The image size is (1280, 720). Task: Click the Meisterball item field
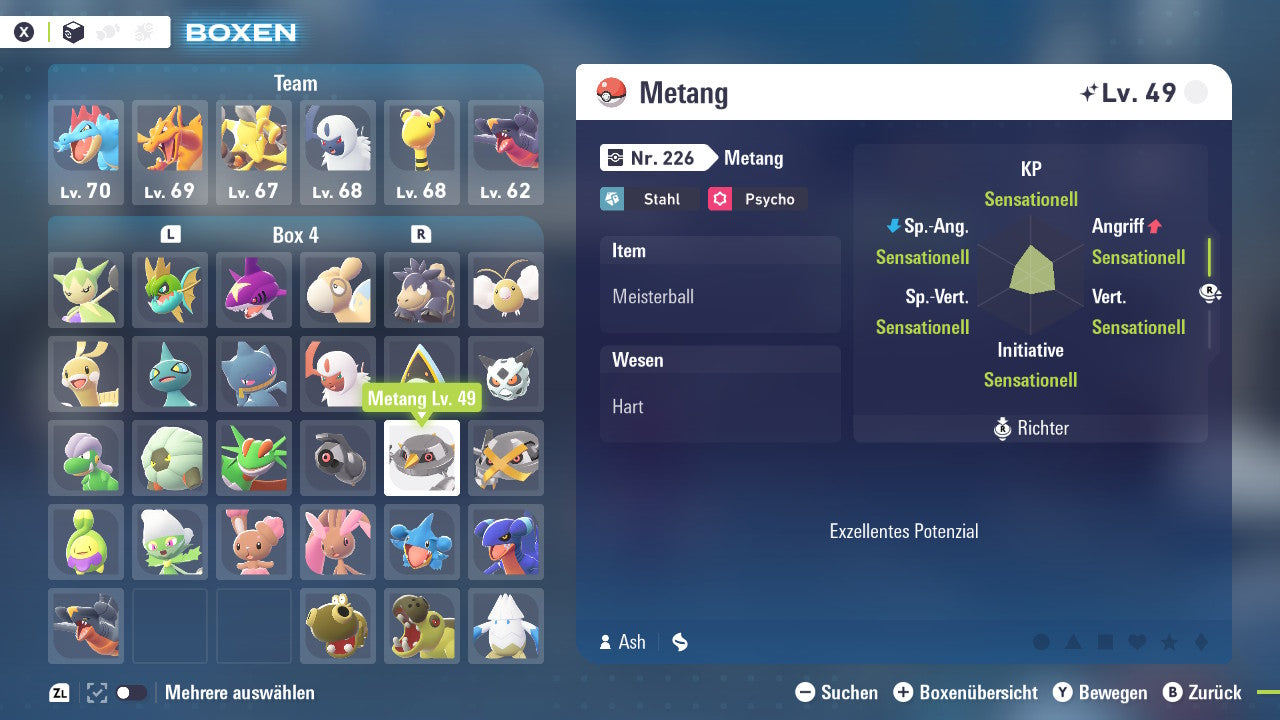pos(720,296)
